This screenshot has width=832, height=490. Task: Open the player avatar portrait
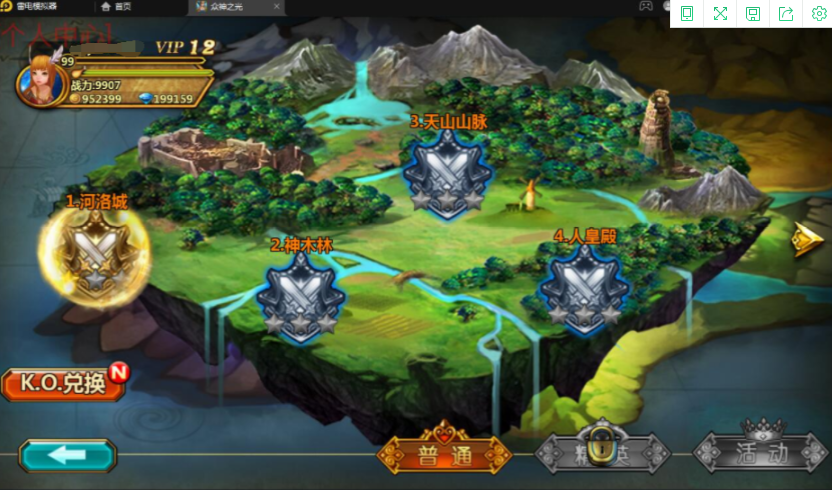(x=40, y=84)
